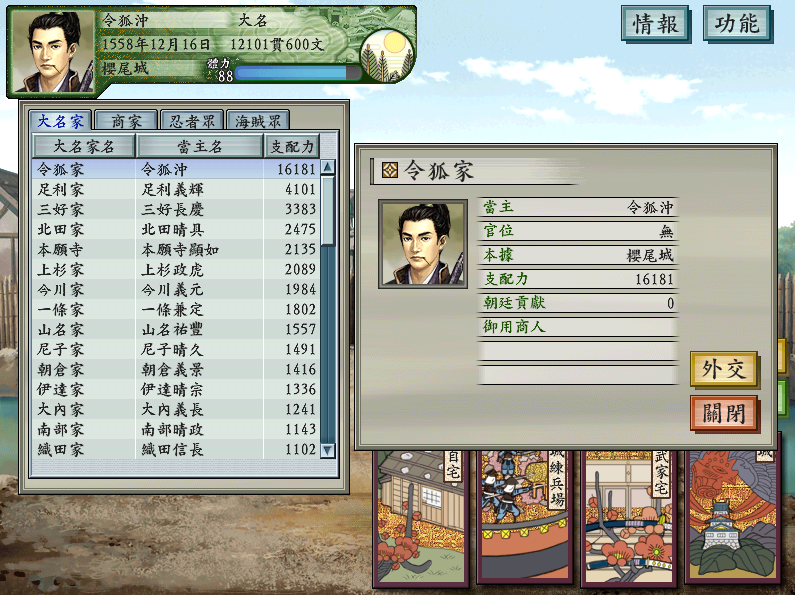Sort list by 當主名 column header
795x595 pixels.
199,146
